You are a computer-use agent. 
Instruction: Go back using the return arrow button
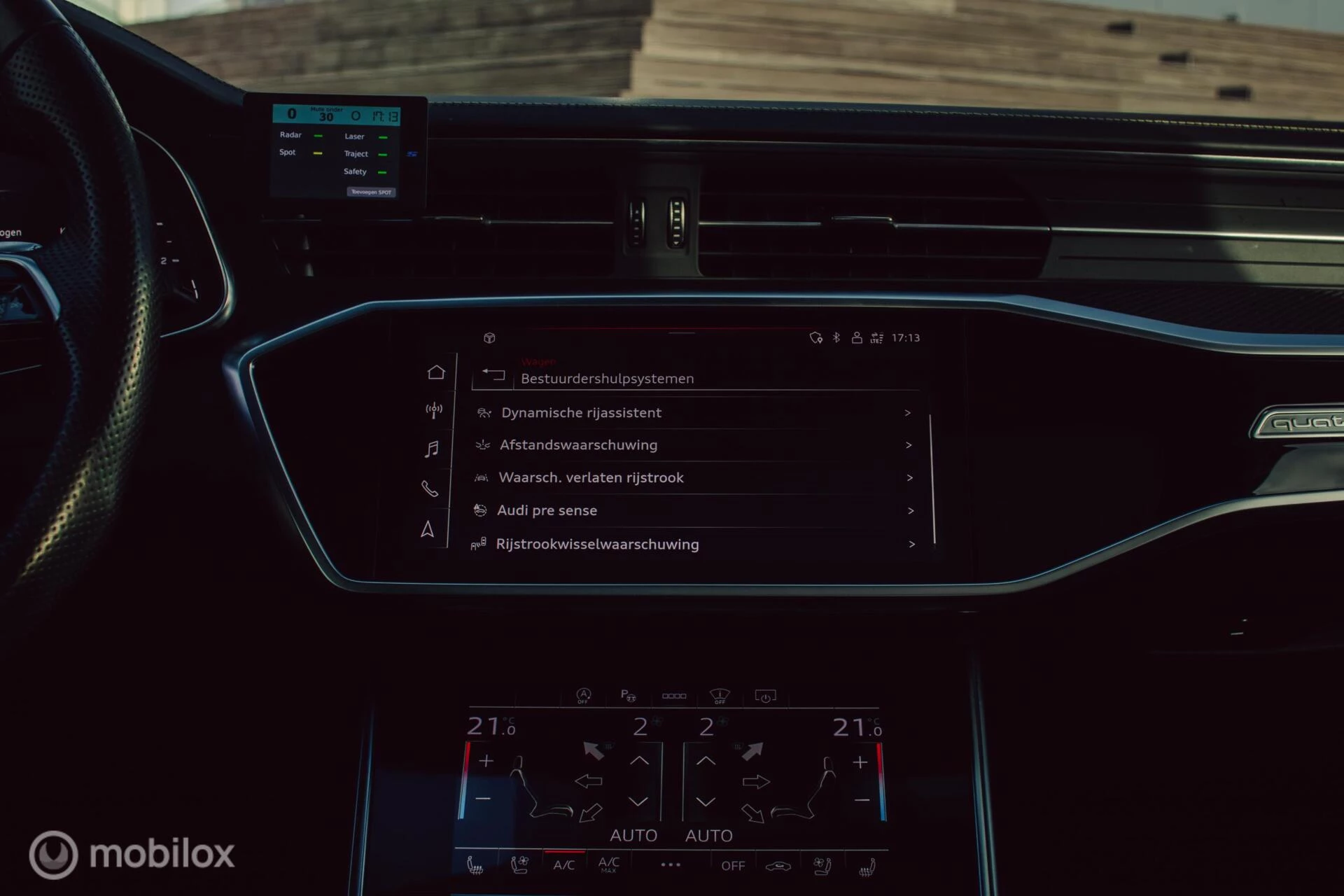494,374
